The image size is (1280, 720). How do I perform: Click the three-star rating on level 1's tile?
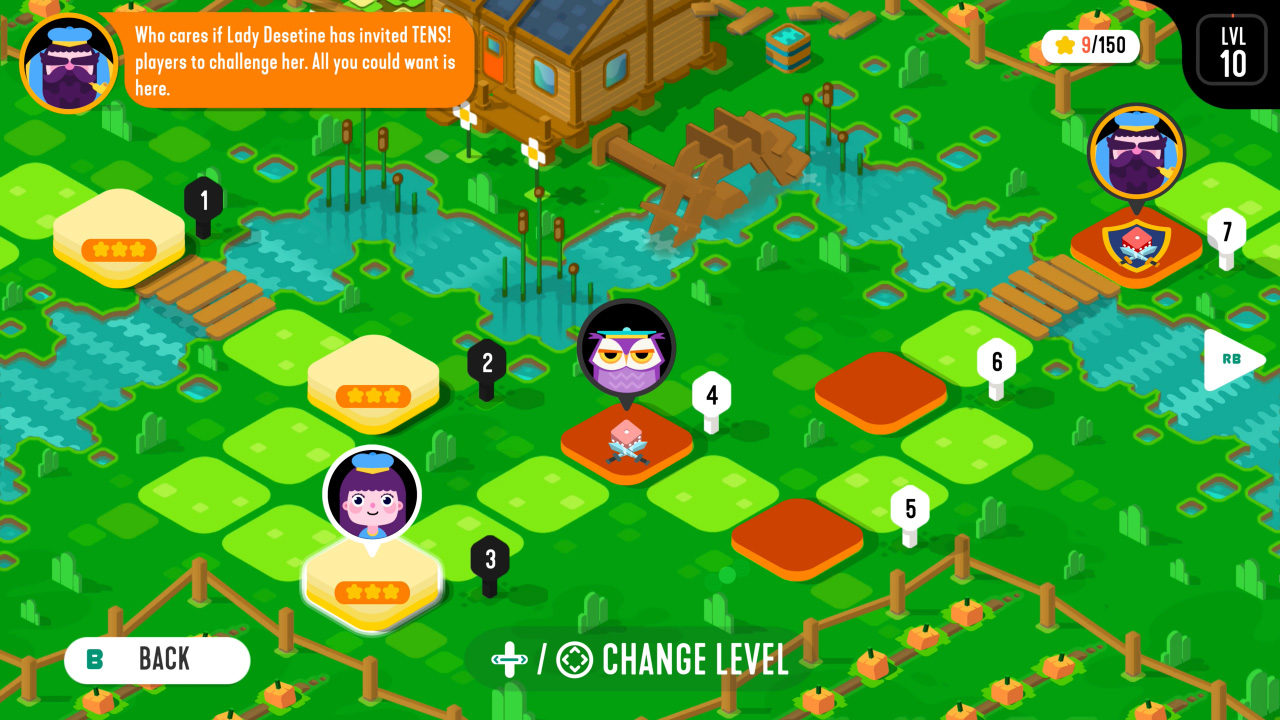(118, 250)
